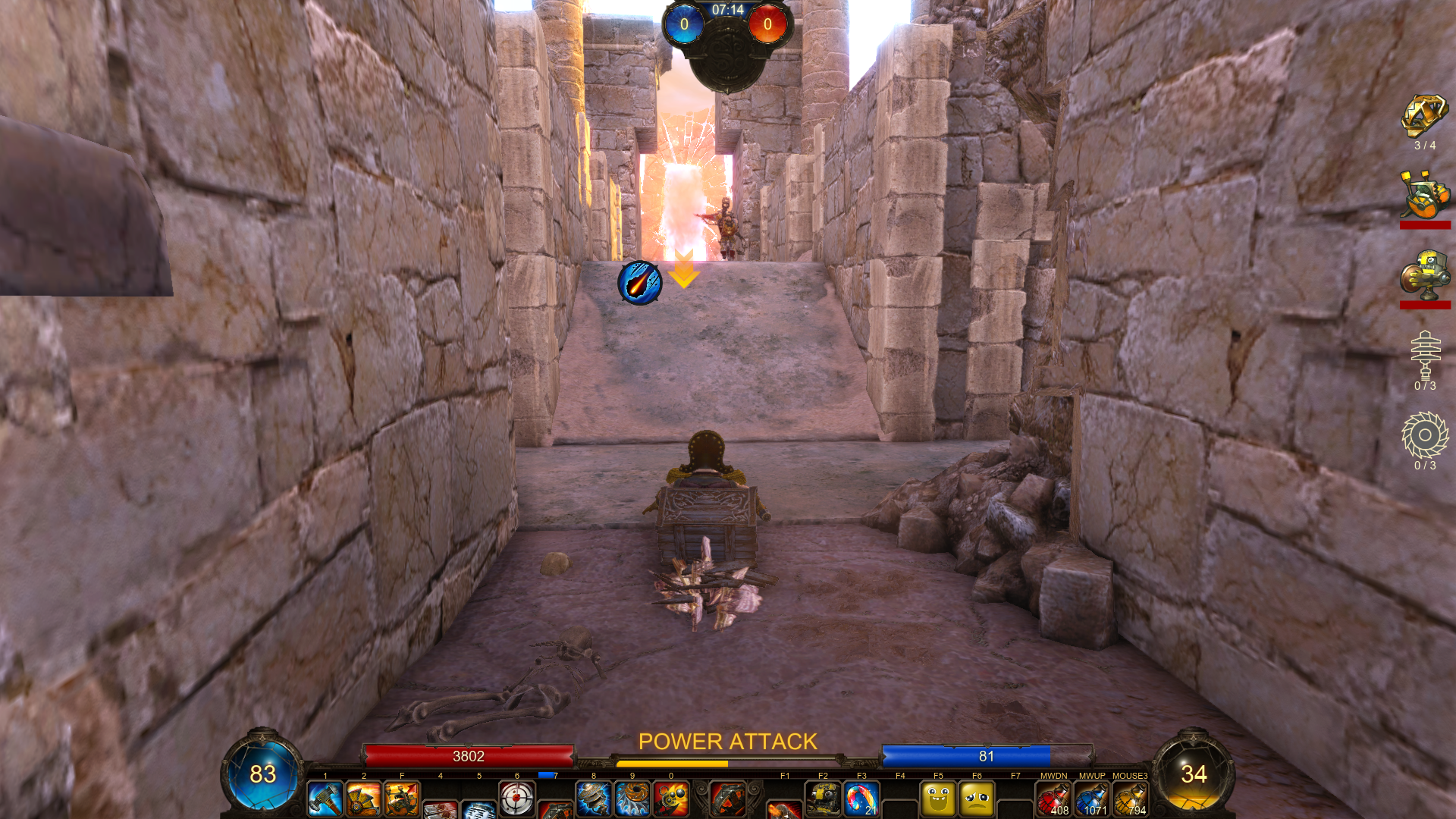Screen dimensions: 1456x819
Task: Fire the grenade explosion ability in slot 0
Action: (671, 799)
